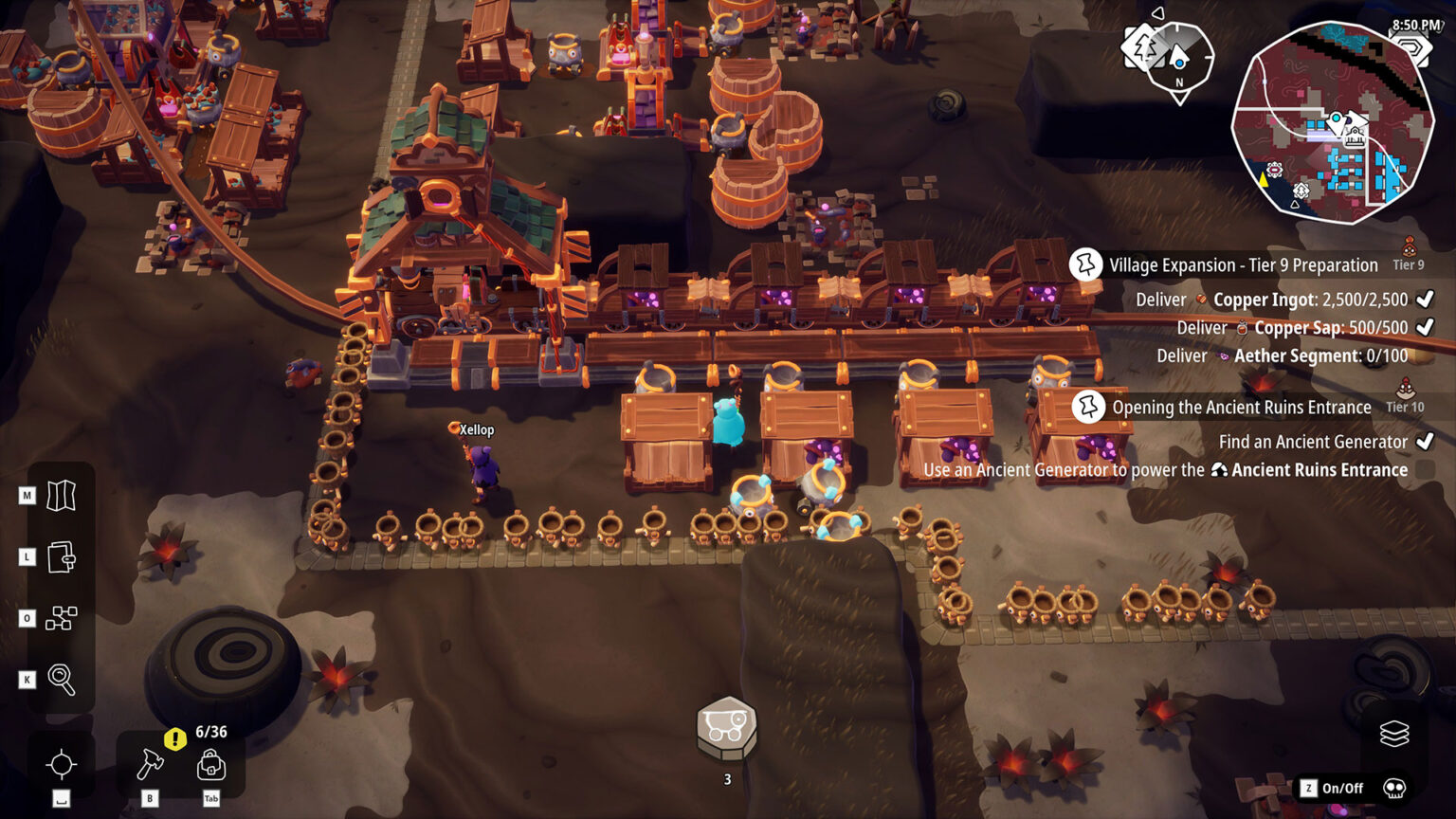Open the journal using the L sidebar icon
This screenshot has width=1456, height=819.
62,556
